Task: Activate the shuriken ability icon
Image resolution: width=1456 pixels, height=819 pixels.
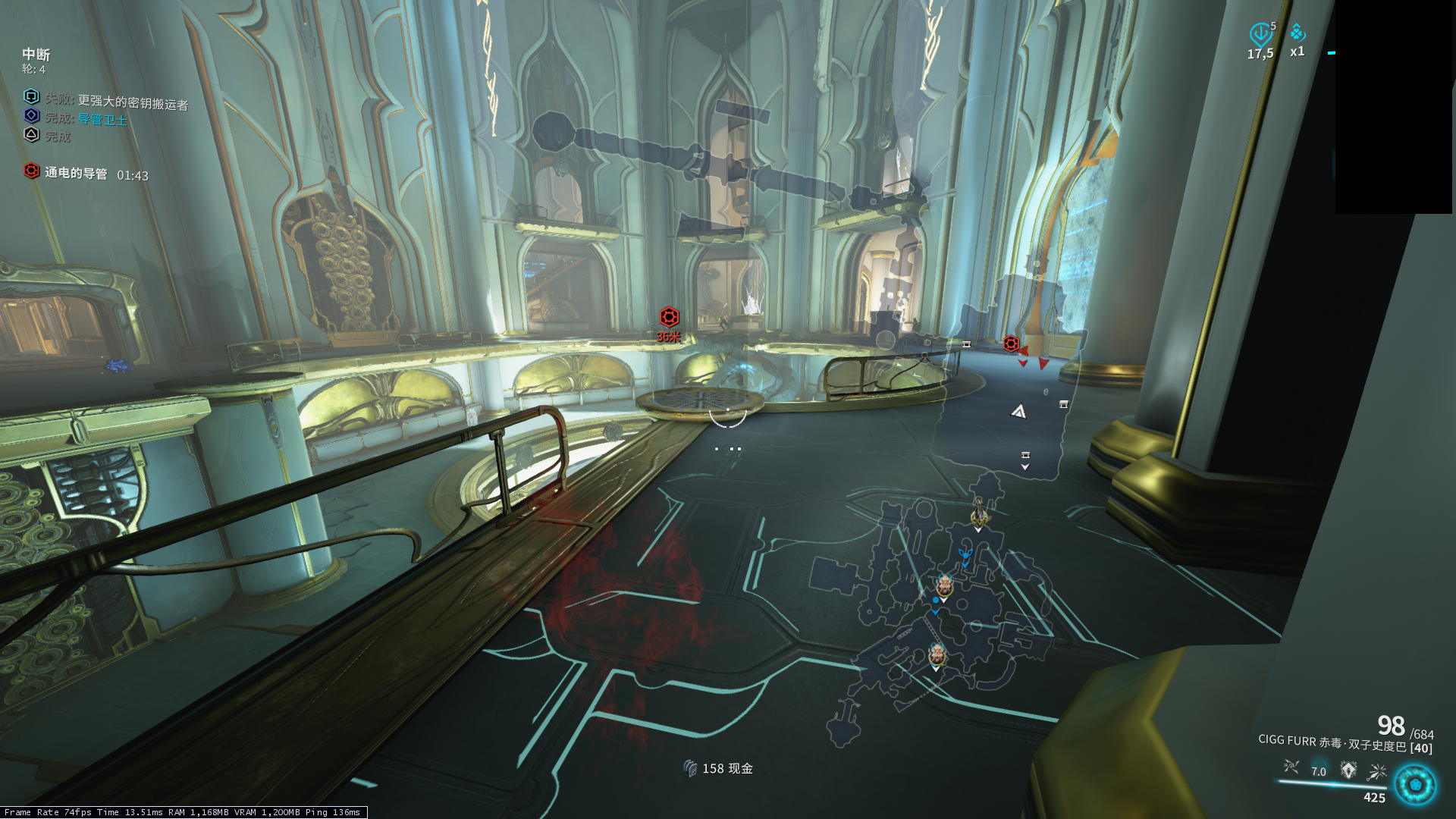Action: [x=1291, y=768]
